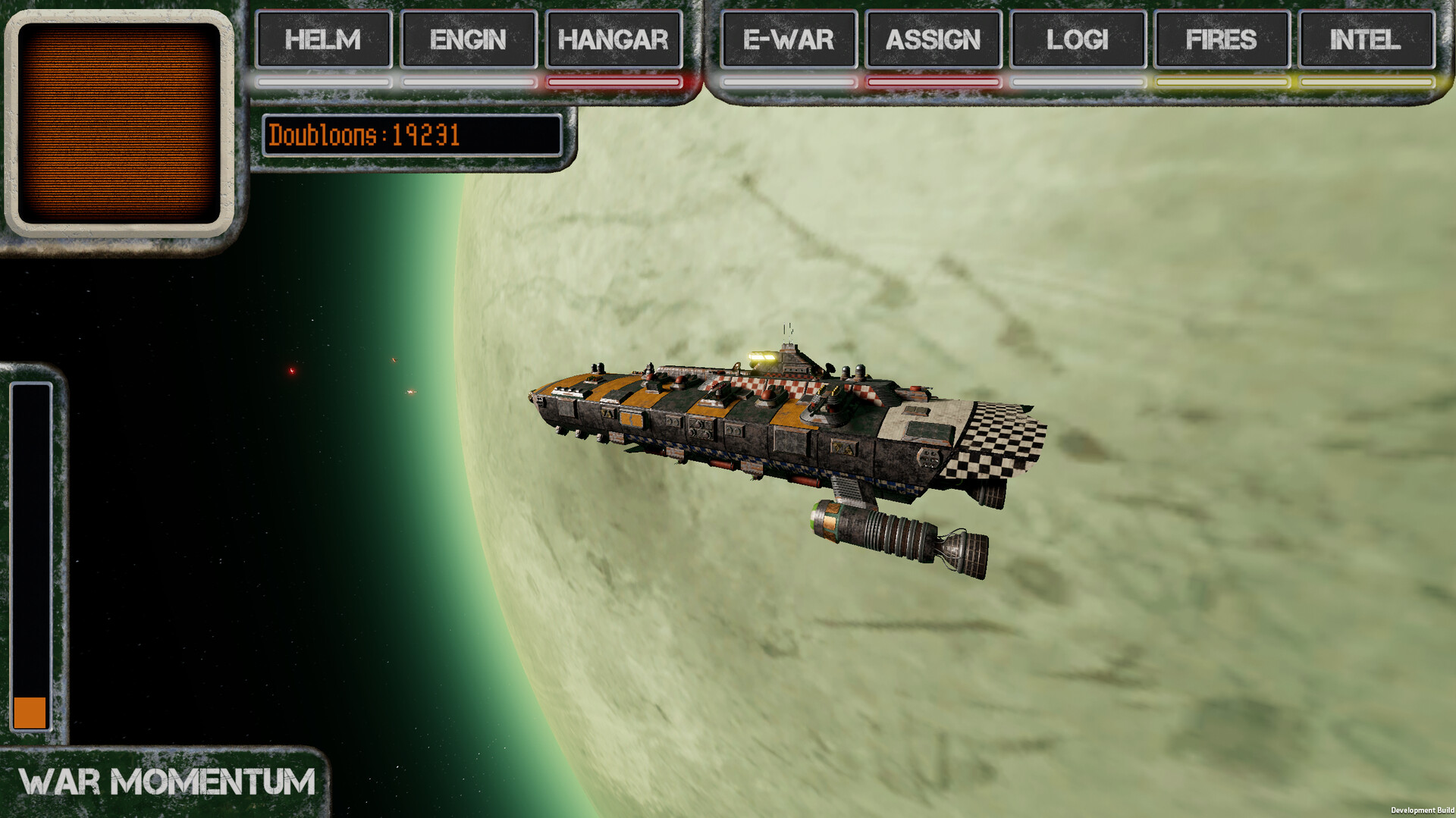Switch to the ENGIN station
Viewport: 1456px width, 818px height.
click(468, 40)
